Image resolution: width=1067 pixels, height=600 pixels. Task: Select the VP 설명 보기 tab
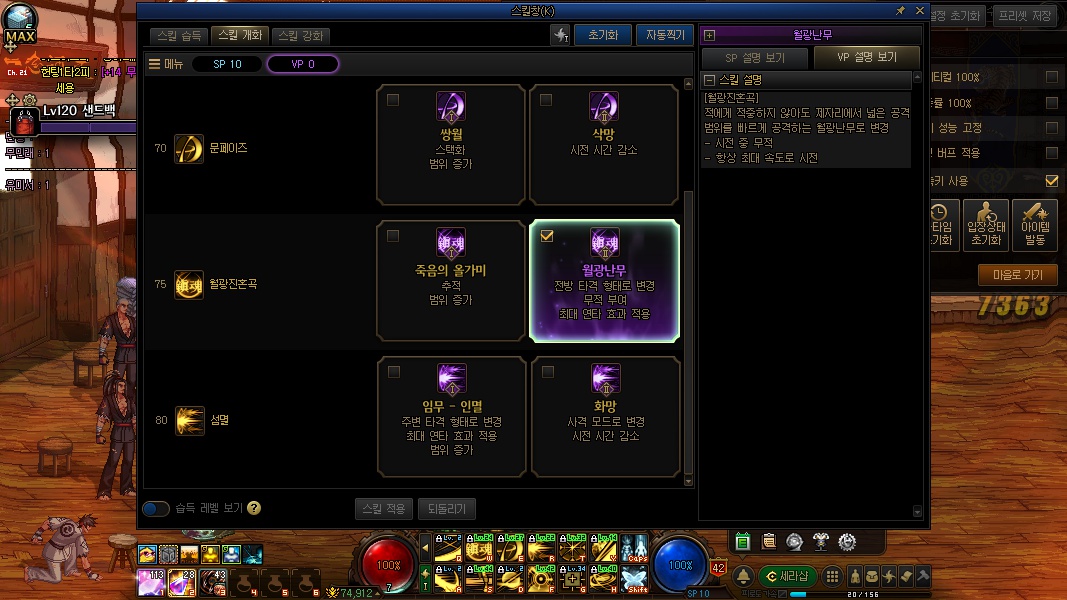[867, 58]
